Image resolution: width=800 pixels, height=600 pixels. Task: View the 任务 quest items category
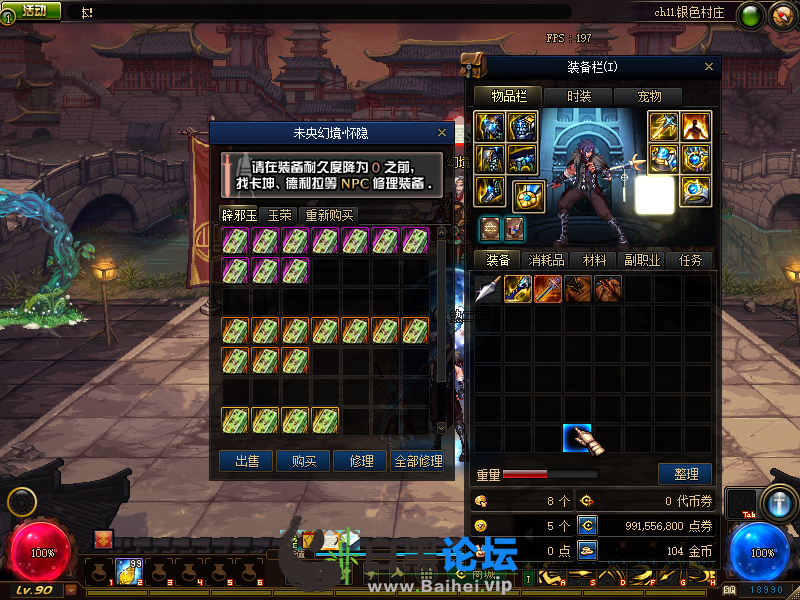(x=691, y=260)
